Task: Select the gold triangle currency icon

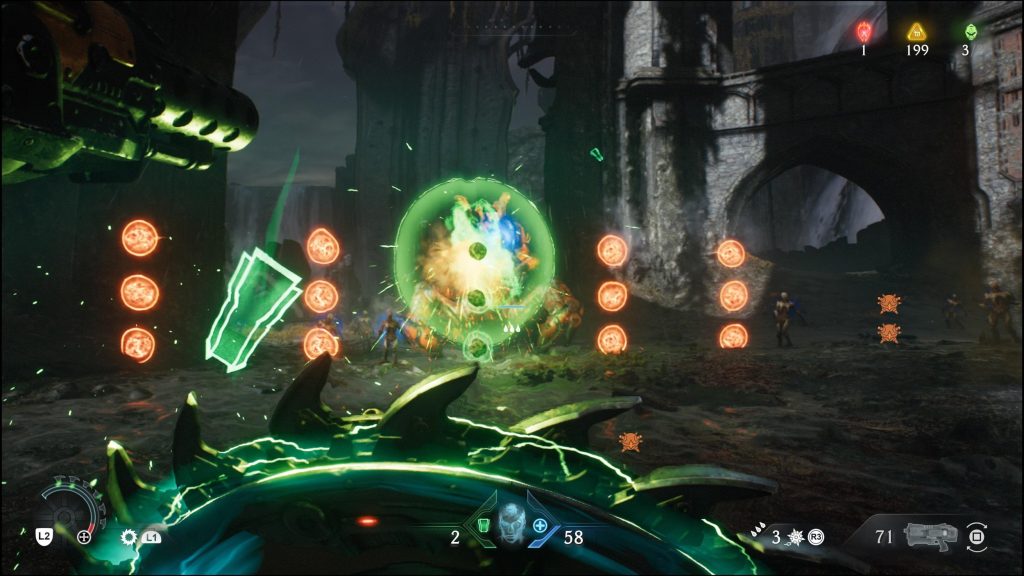Action: point(916,31)
